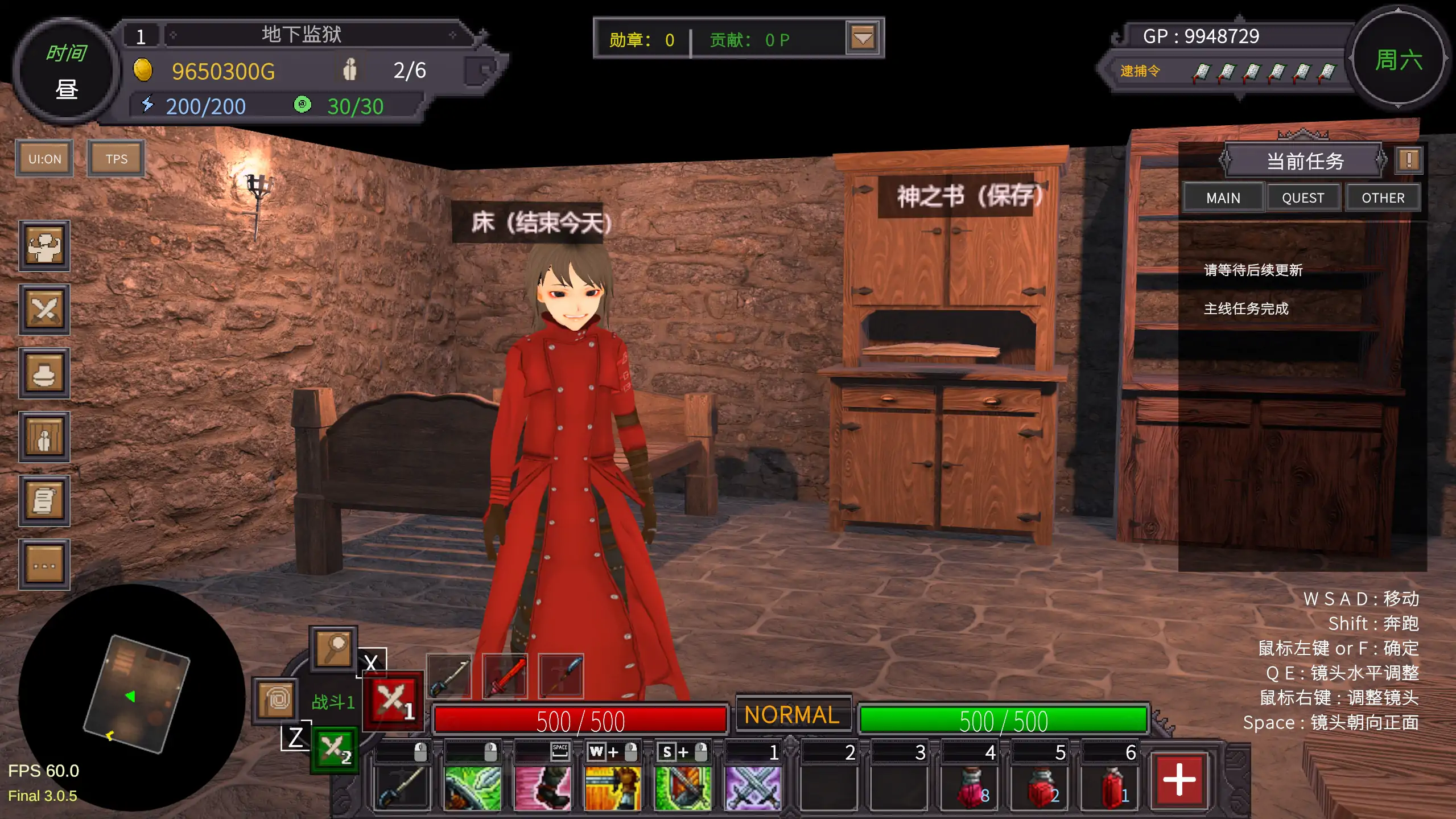Toggle the UI:ON button
Screen dimensions: 1456x819
44,158
